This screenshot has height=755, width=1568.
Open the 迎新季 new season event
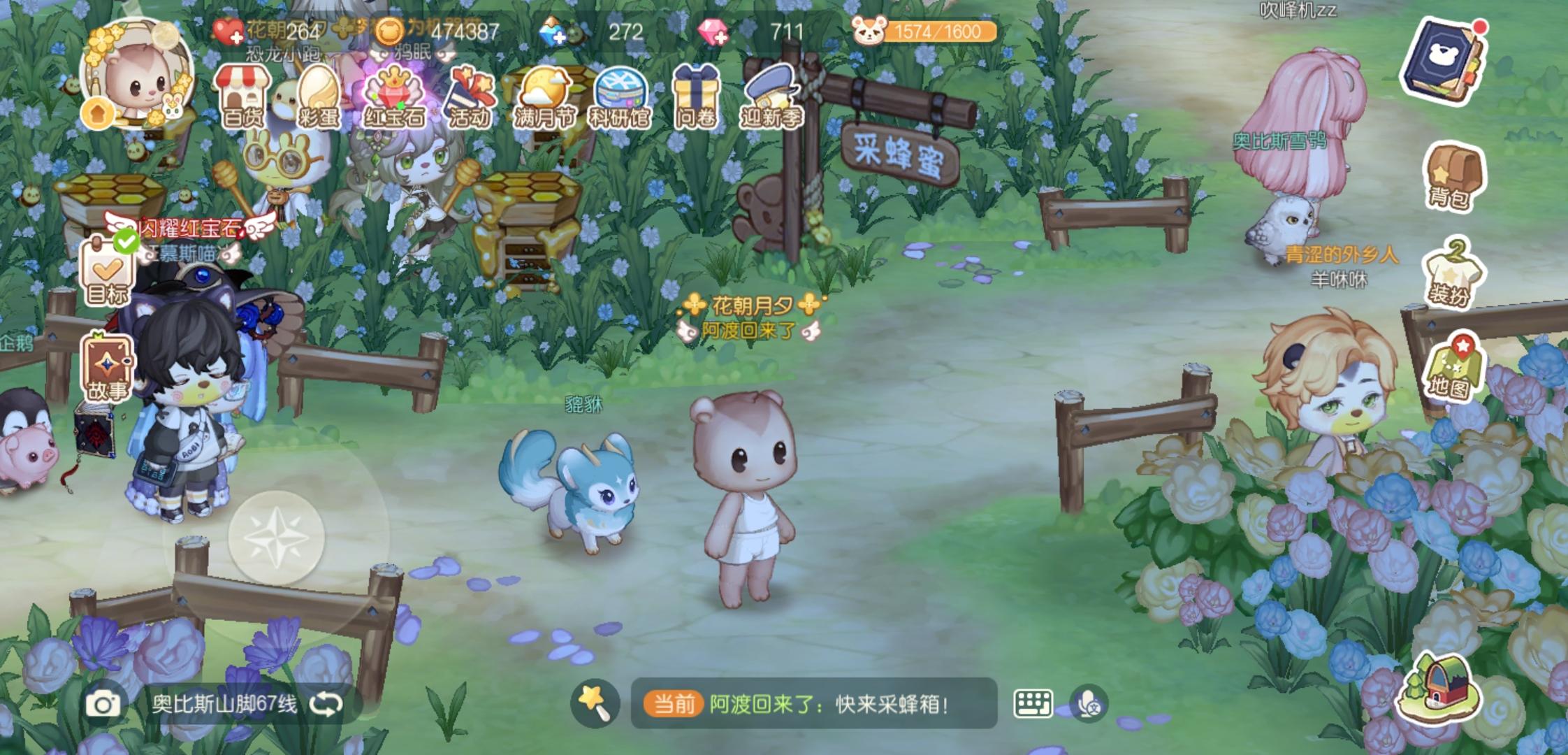(773, 94)
